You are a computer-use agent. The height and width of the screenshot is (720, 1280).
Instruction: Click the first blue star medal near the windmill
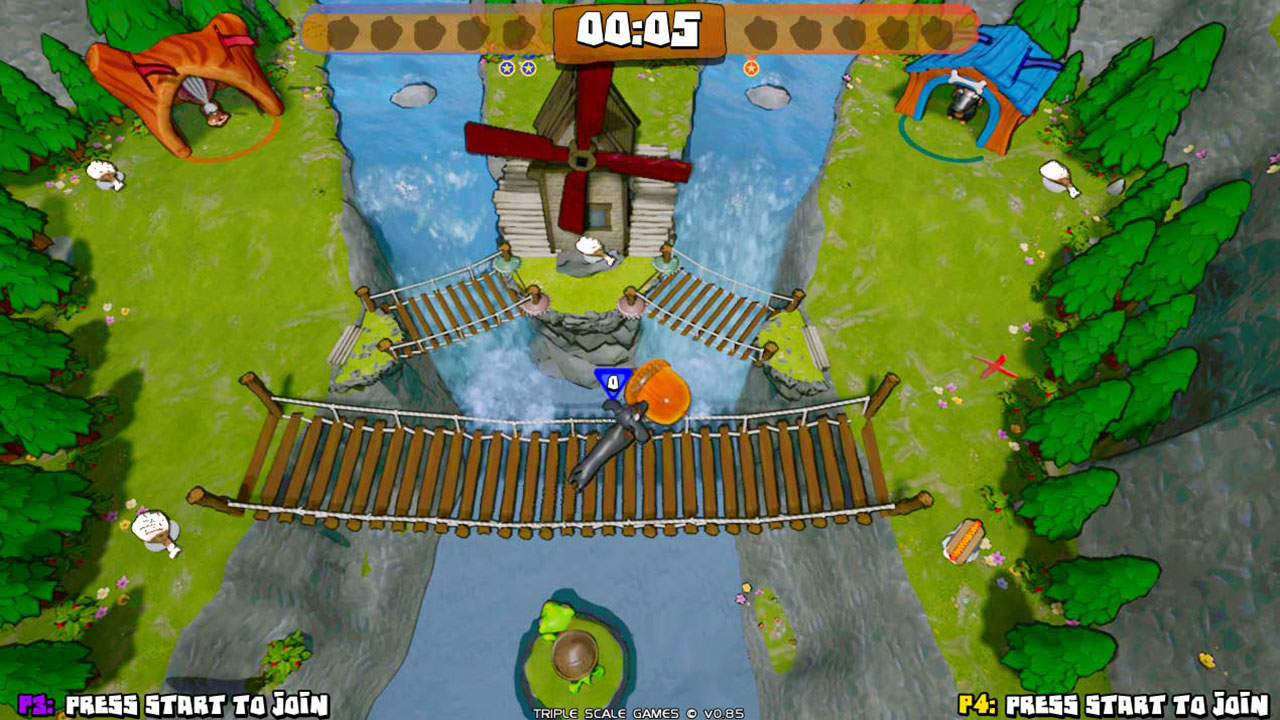pyautogui.click(x=507, y=67)
